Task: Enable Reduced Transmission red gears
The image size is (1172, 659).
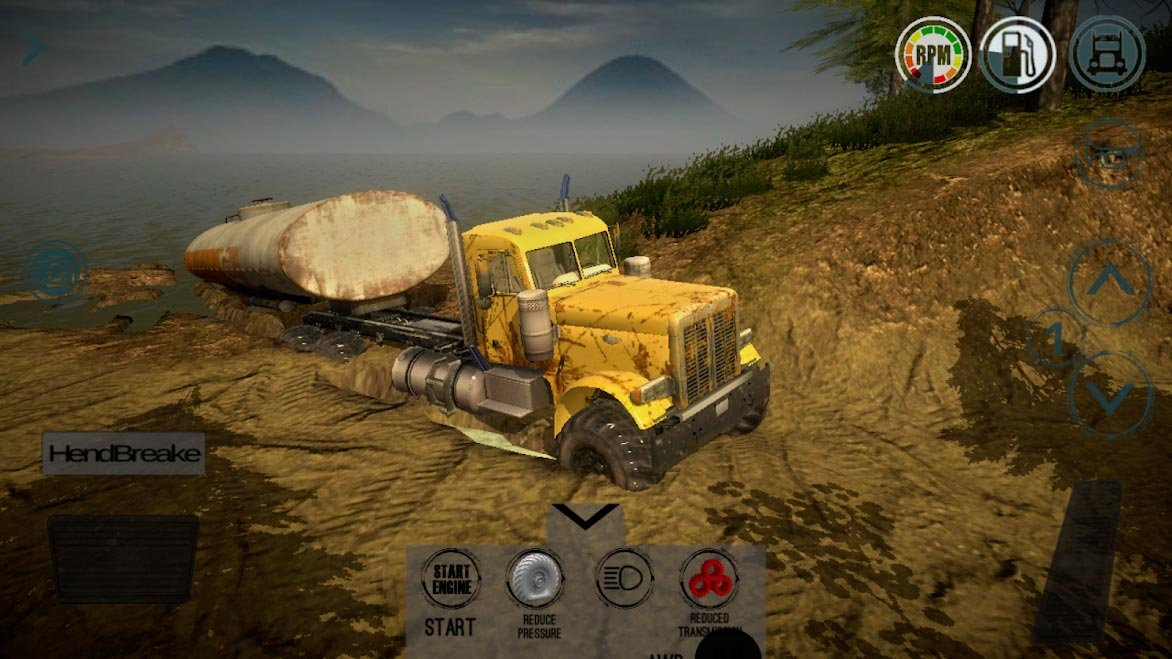Action: tap(709, 578)
